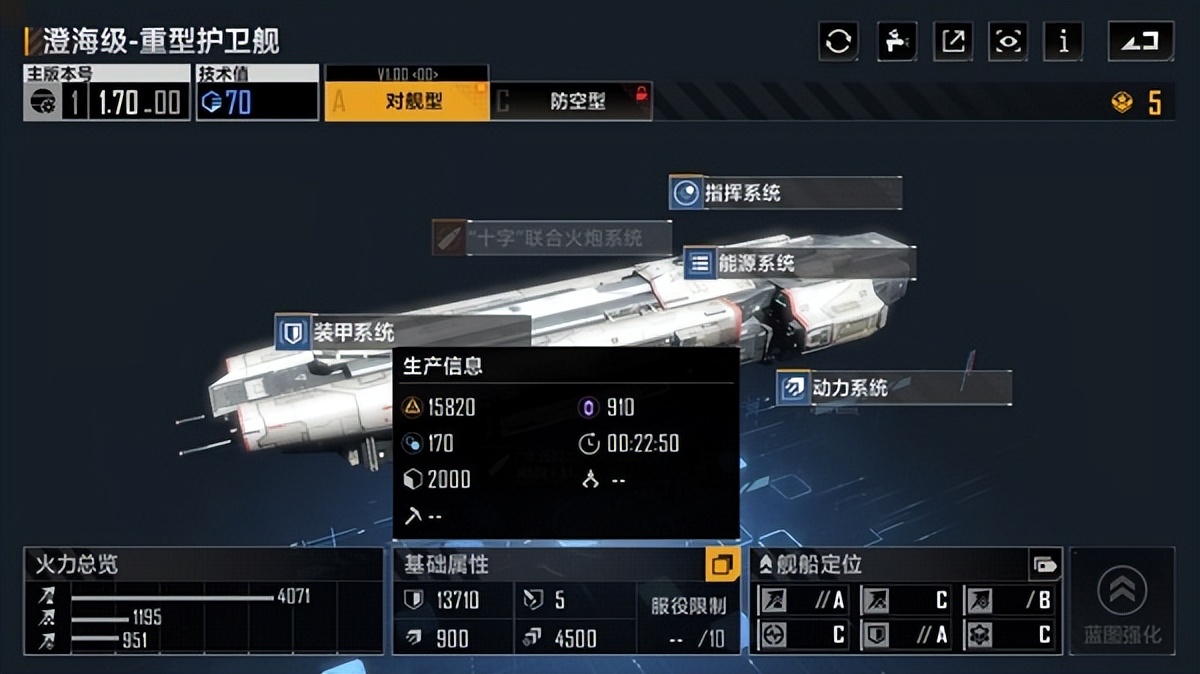Open the share/export arrow icon
1200x674 pixels.
coord(953,41)
